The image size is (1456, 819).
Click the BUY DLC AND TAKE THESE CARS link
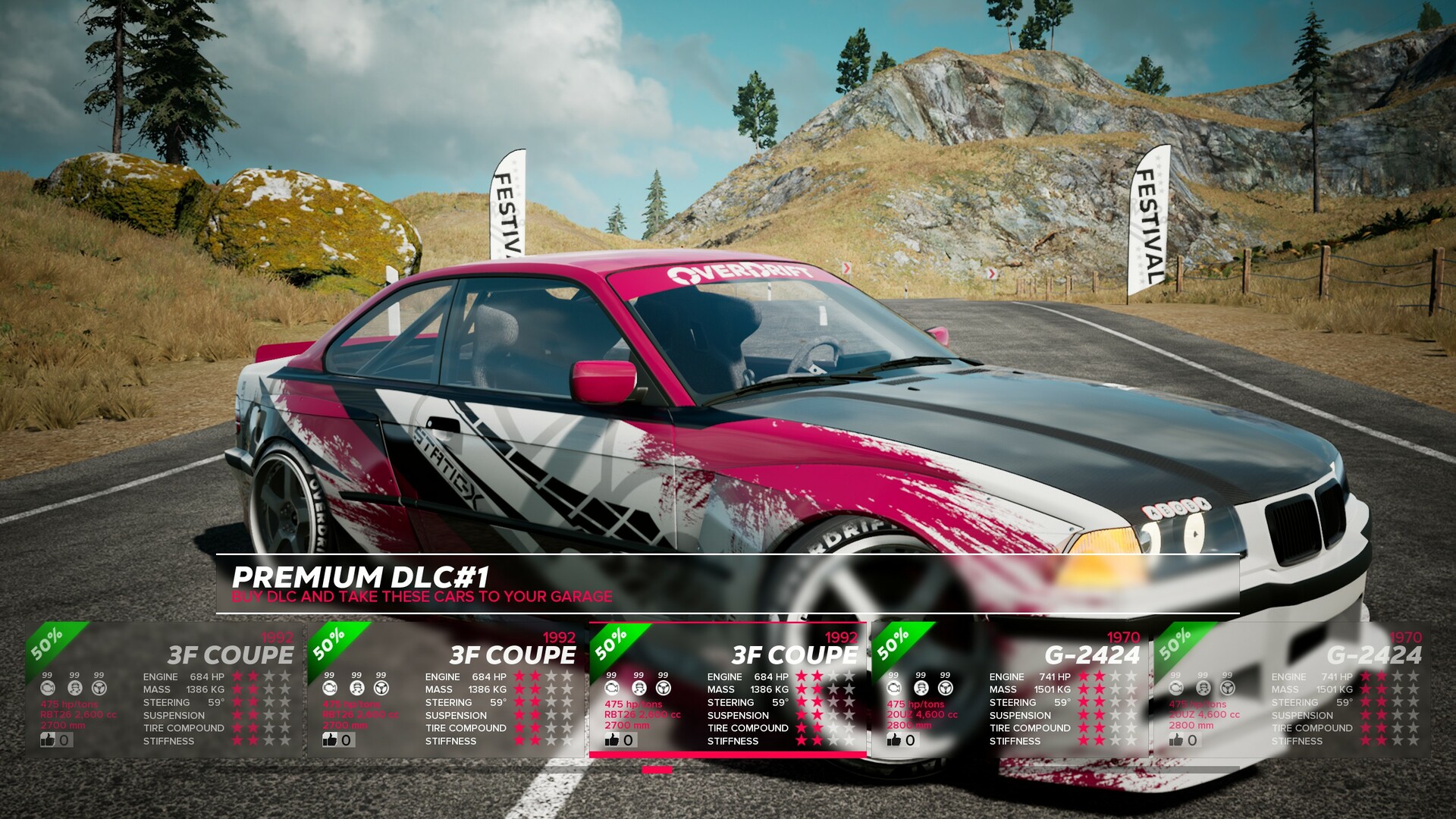click(422, 597)
